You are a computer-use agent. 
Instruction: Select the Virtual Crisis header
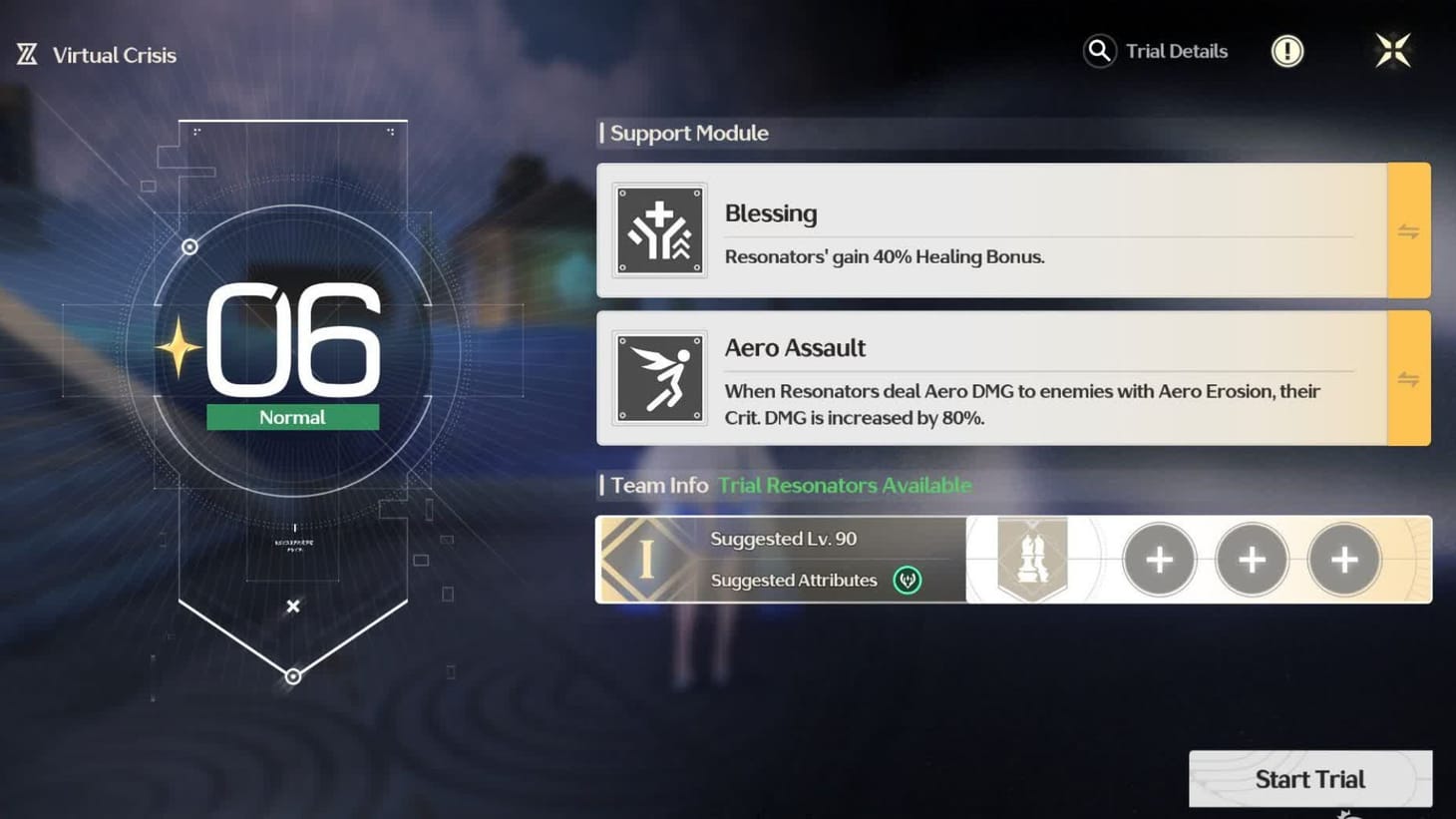(114, 54)
